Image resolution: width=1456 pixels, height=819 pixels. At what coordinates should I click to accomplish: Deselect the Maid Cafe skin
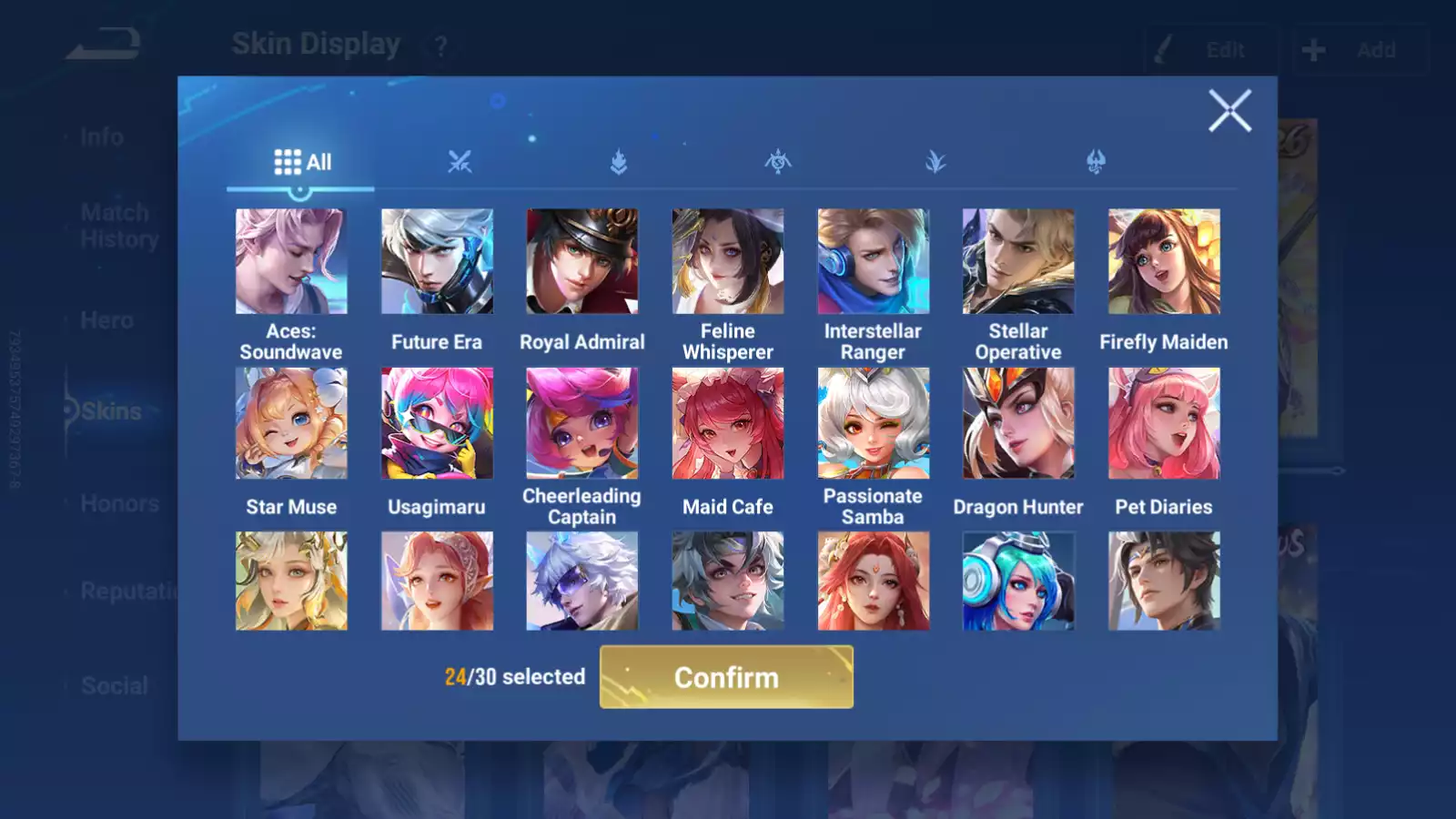tap(727, 423)
